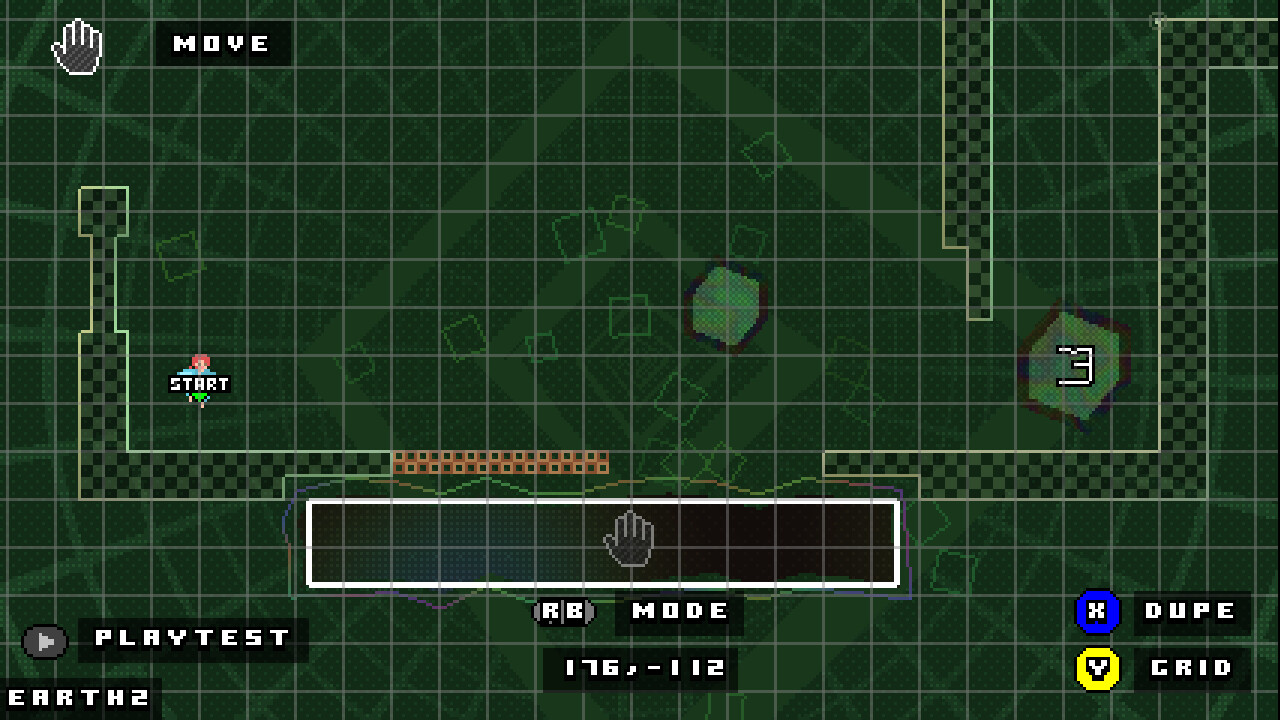
Task: Select the Move hand tool icon
Action: point(75,45)
